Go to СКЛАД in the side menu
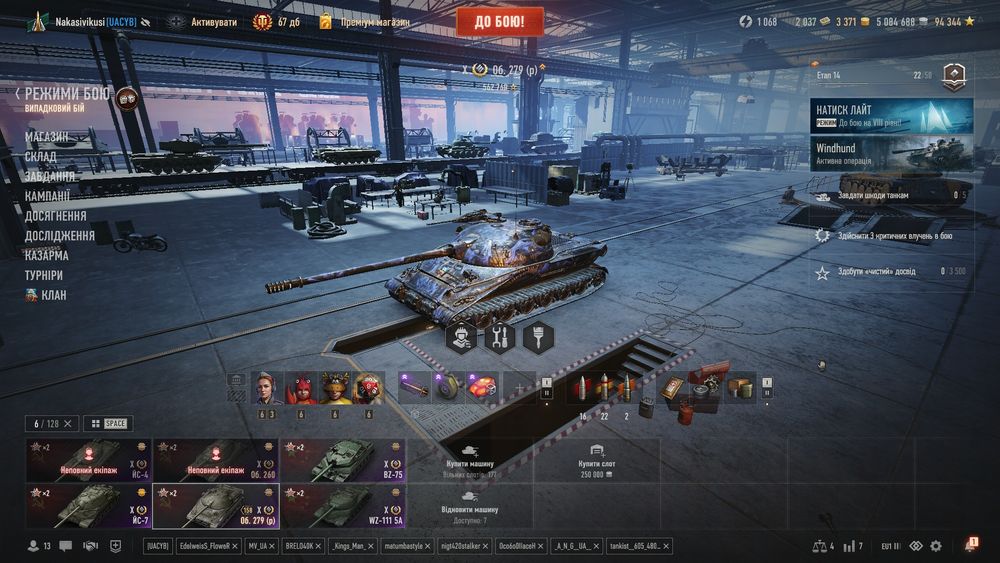The width and height of the screenshot is (1000, 563). coord(41,156)
